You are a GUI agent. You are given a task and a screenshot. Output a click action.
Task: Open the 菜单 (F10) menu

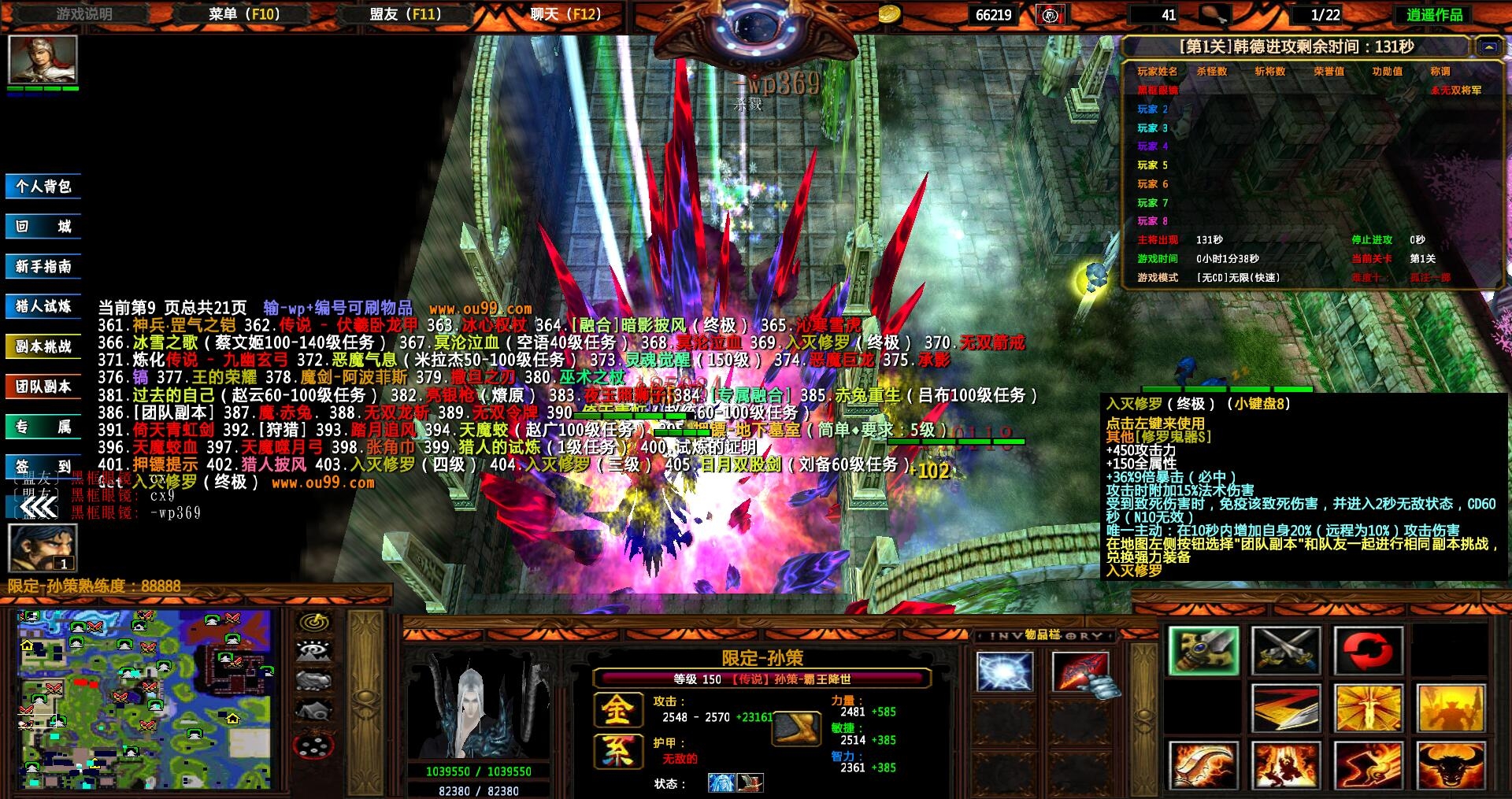[x=244, y=14]
